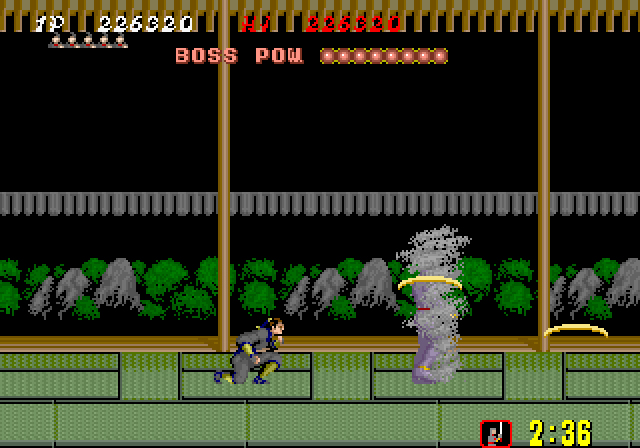Activate the ninja magic icon
The width and height of the screenshot is (640, 448).
point(496,432)
